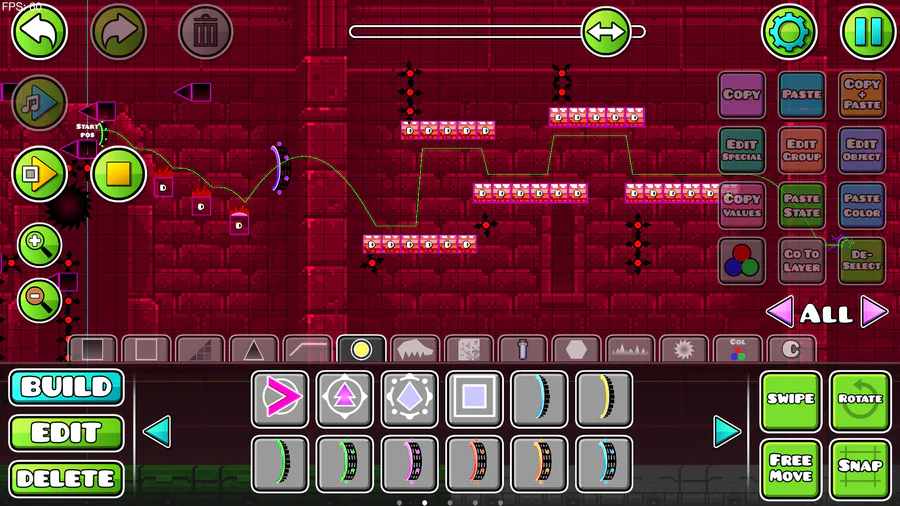Toggle the Rotate option
The image size is (900, 506).
pyautogui.click(x=860, y=400)
